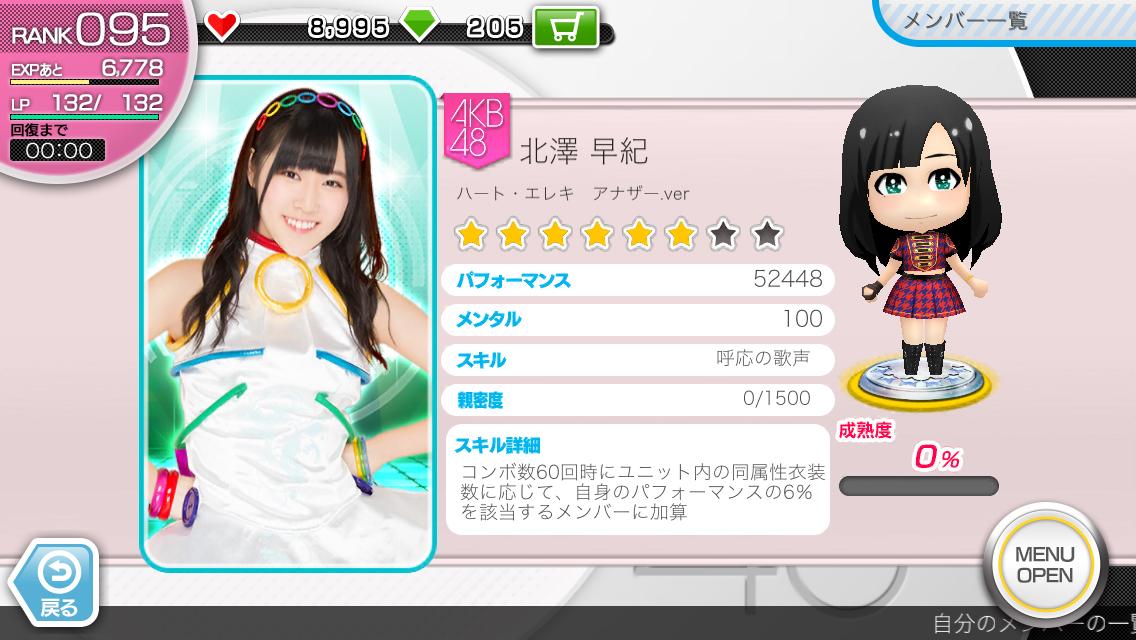
Task: Open the shop with the green cart button
Action: point(565,26)
